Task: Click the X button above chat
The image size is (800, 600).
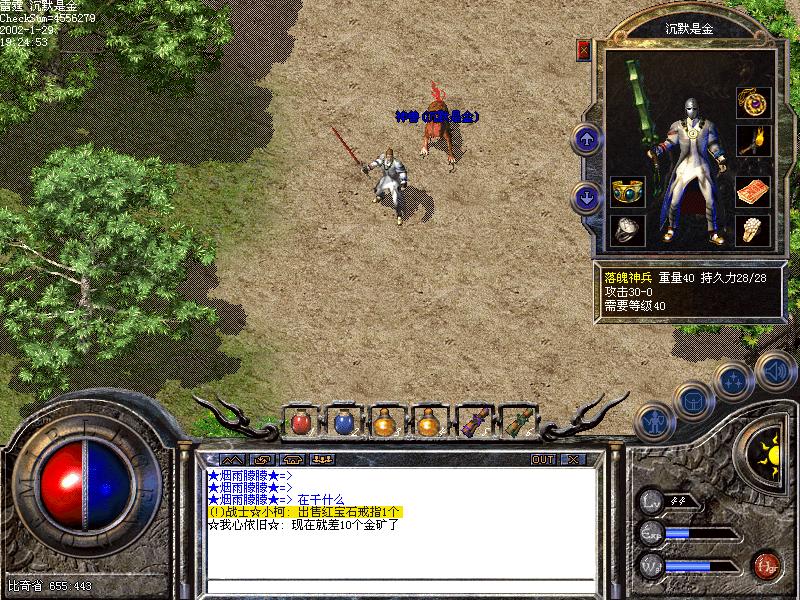Action: 572,459
